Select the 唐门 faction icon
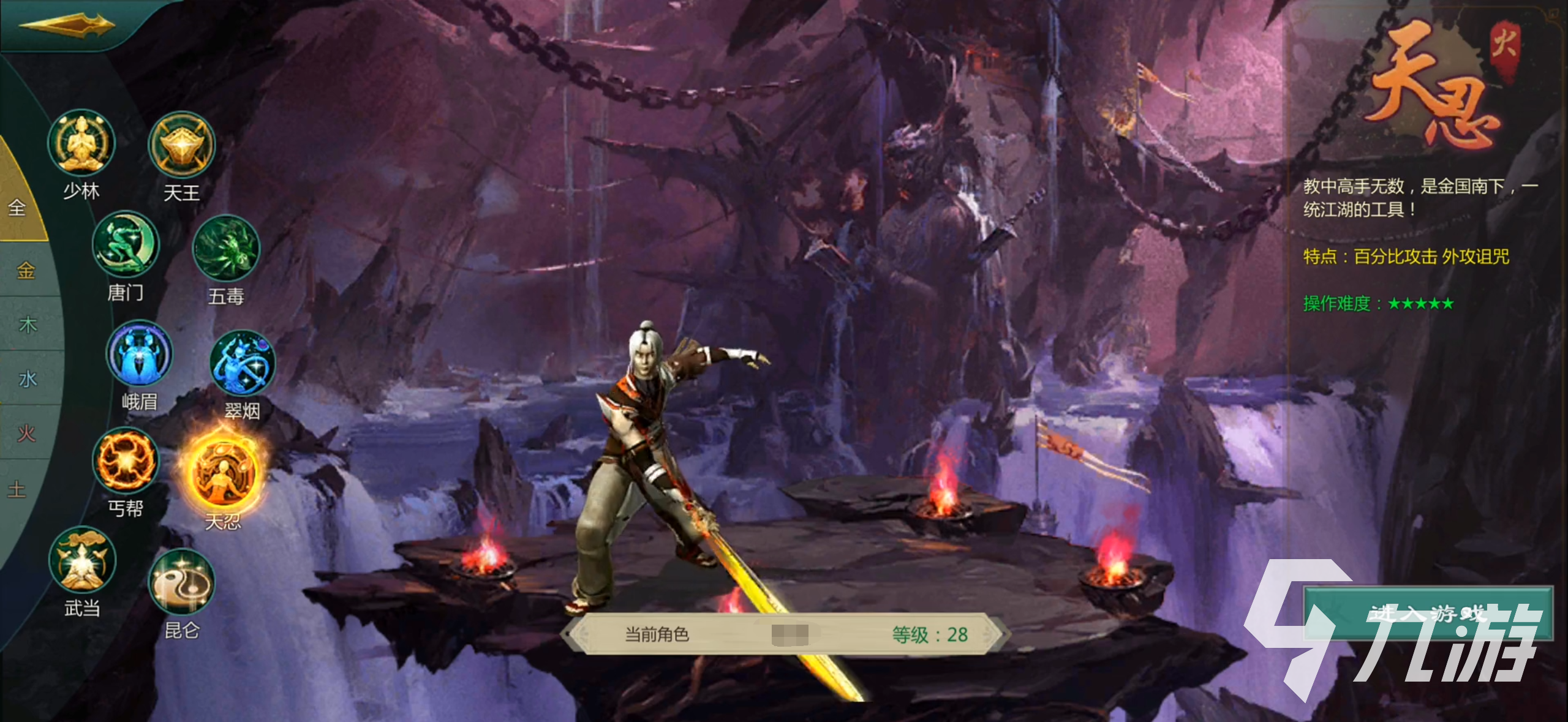Viewport: 1568px width, 722px height. pyautogui.click(x=126, y=244)
